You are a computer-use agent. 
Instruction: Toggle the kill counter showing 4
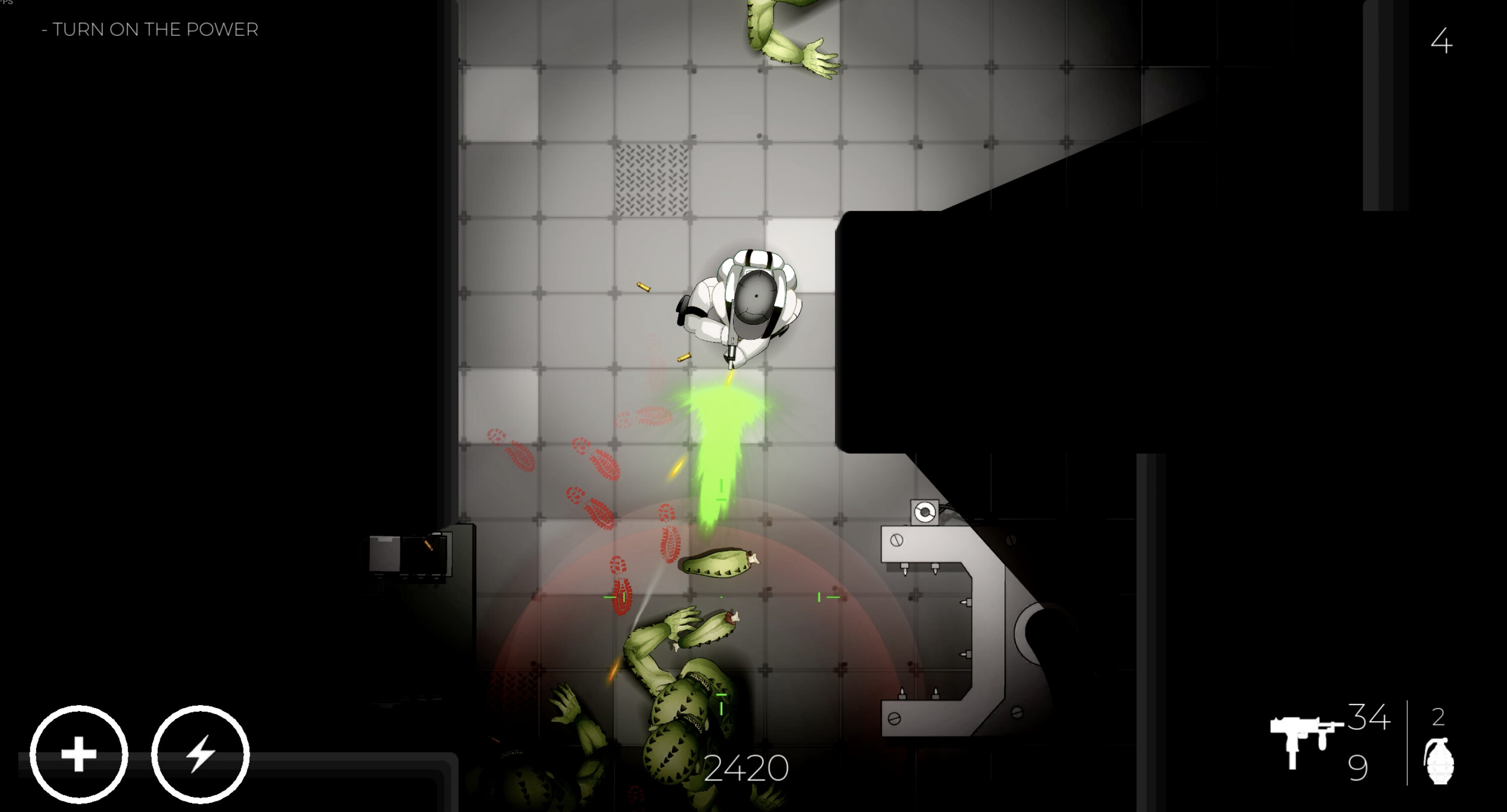click(x=1442, y=41)
